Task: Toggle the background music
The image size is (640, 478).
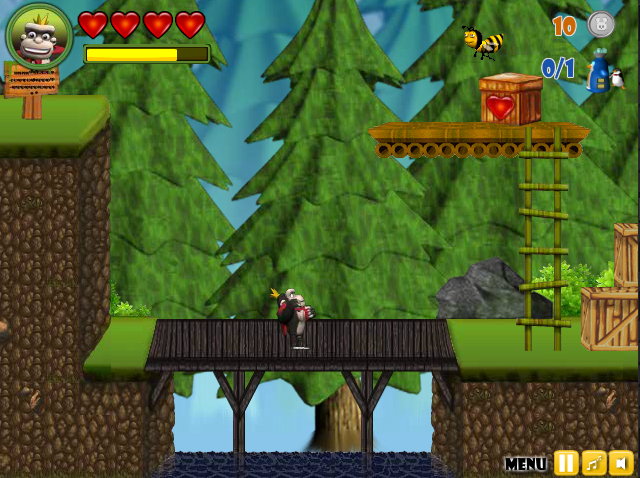Action: coord(594,463)
